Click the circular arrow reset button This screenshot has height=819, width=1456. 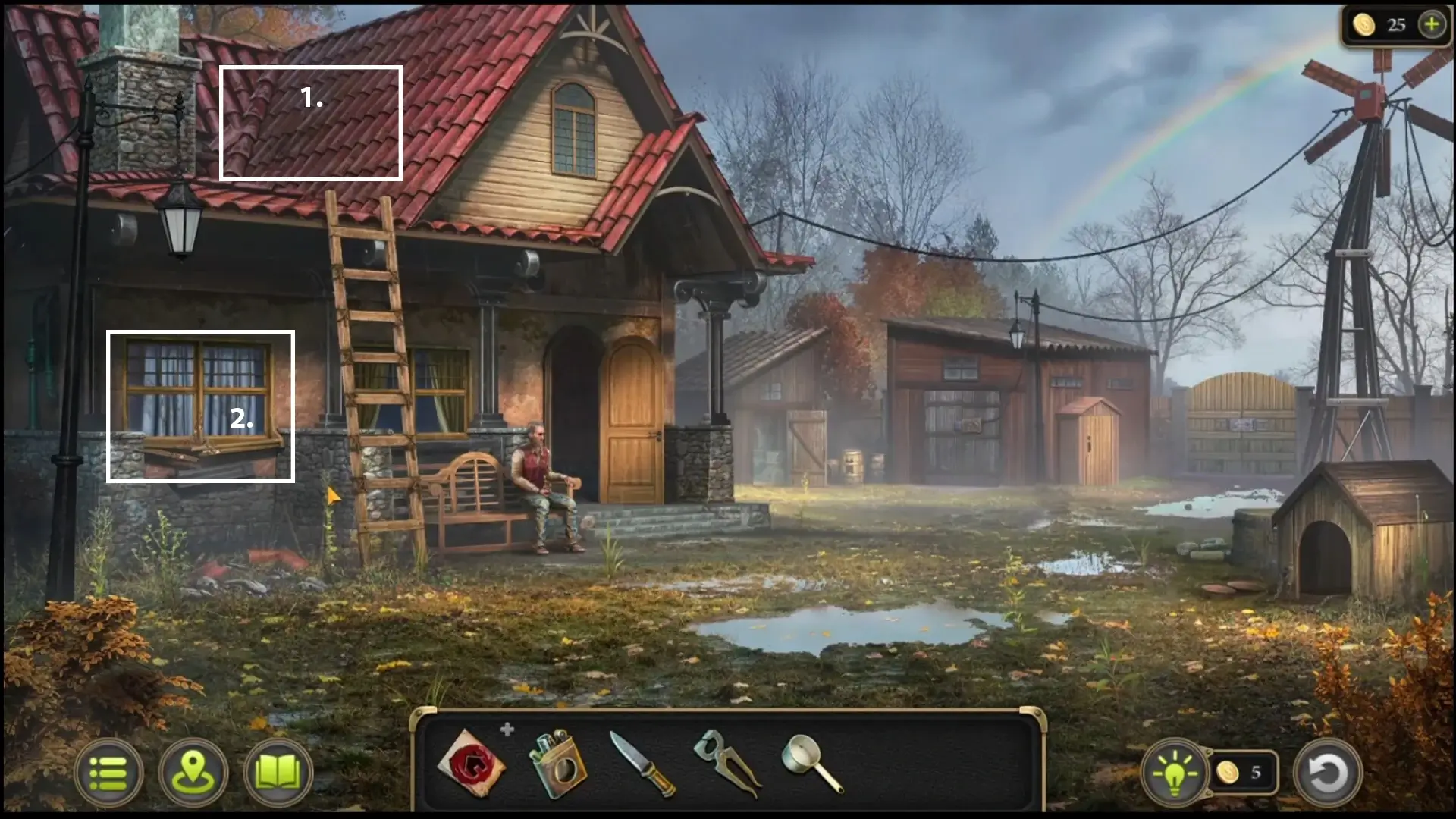pos(1327,773)
